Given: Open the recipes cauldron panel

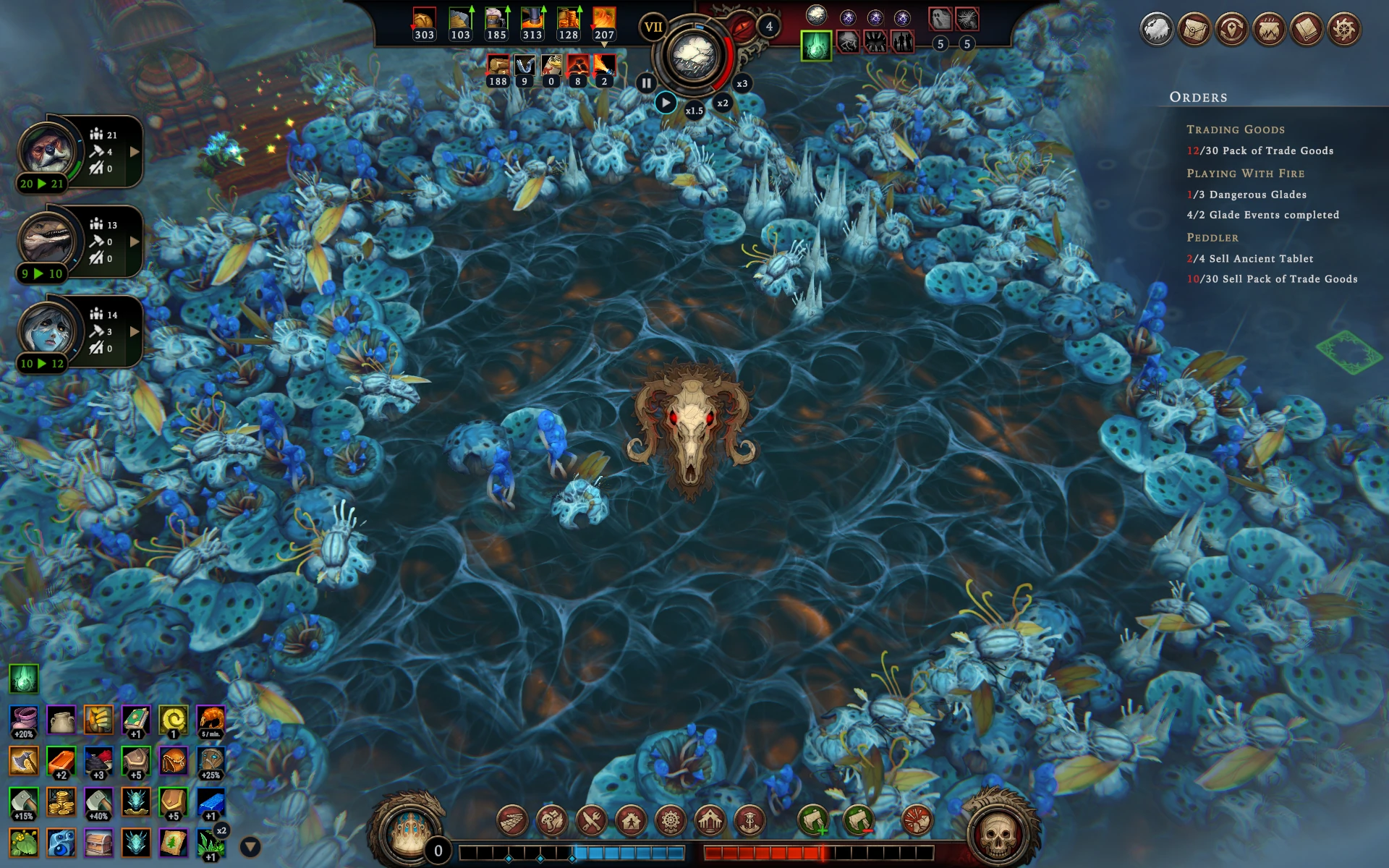Looking at the screenshot, I should 1269,30.
